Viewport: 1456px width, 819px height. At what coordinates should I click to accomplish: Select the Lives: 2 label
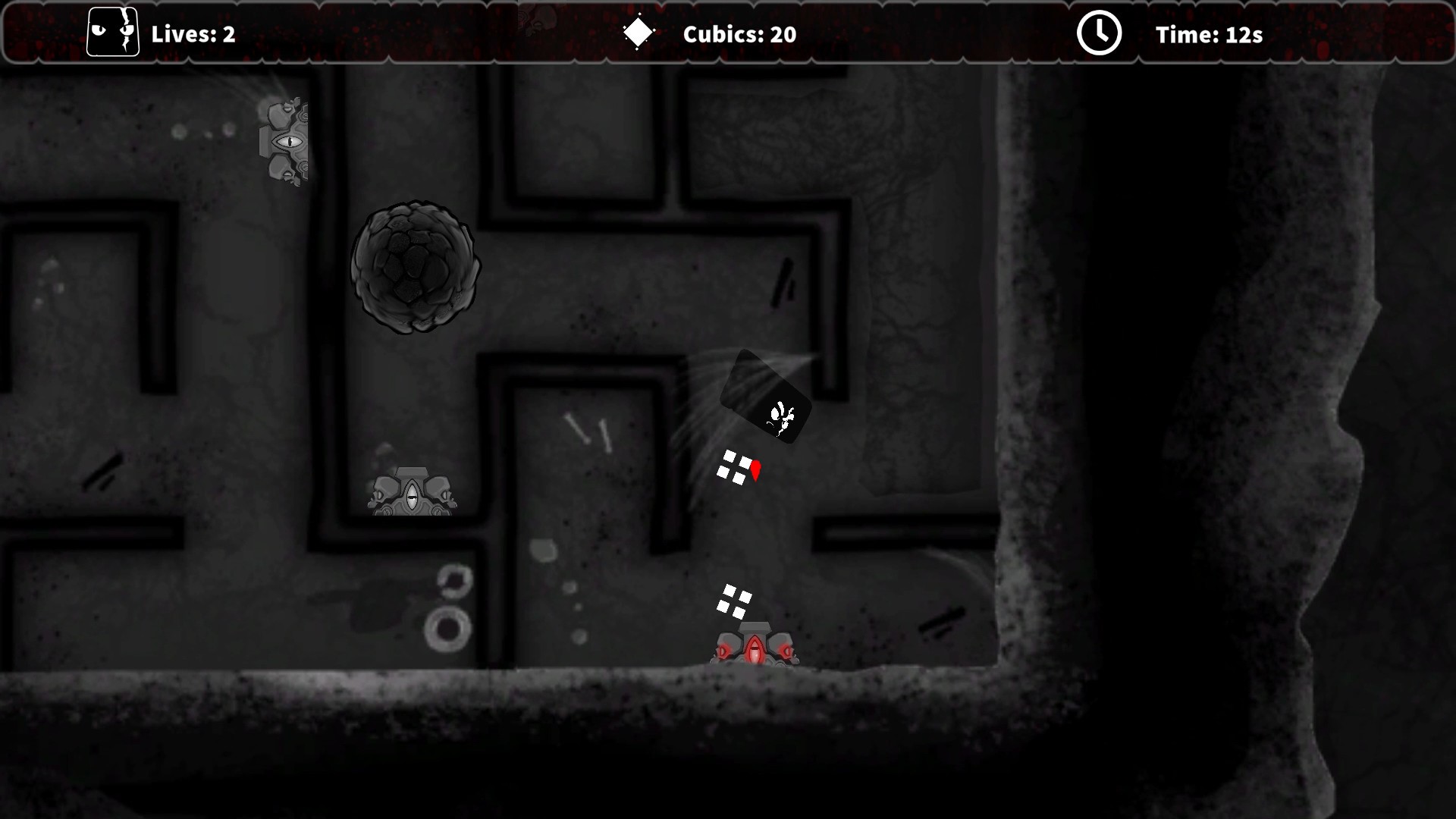[x=194, y=33]
